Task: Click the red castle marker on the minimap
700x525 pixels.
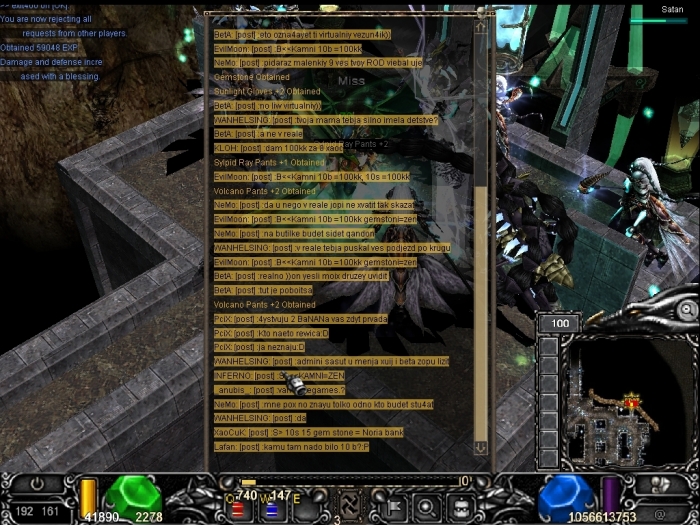Action: pyautogui.click(x=632, y=401)
